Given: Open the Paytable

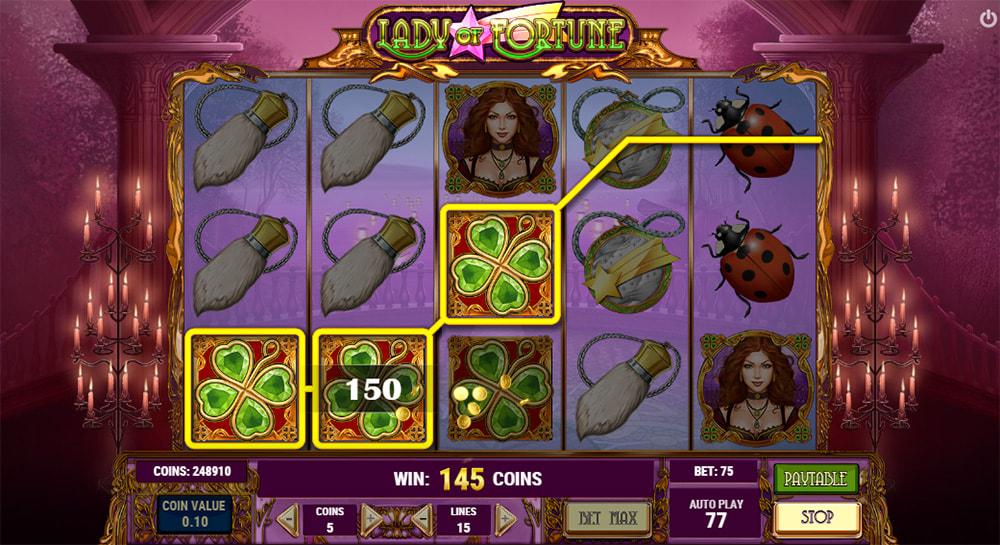Looking at the screenshot, I should pos(815,479).
